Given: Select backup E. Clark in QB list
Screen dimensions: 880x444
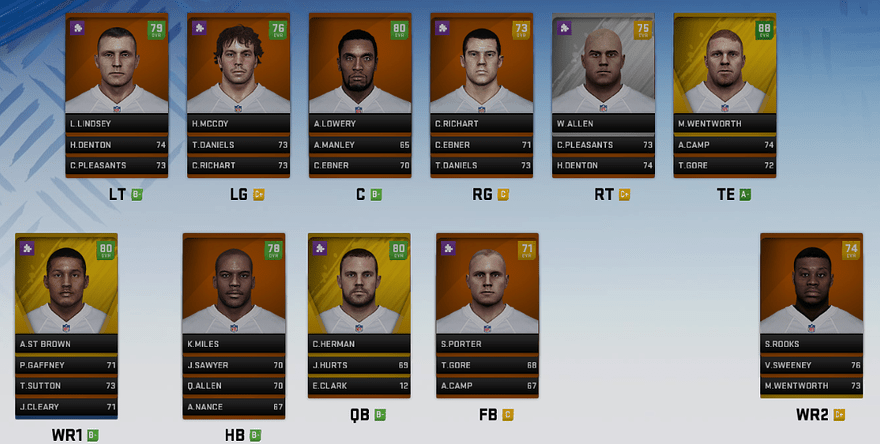Looking at the screenshot, I should [360, 386].
